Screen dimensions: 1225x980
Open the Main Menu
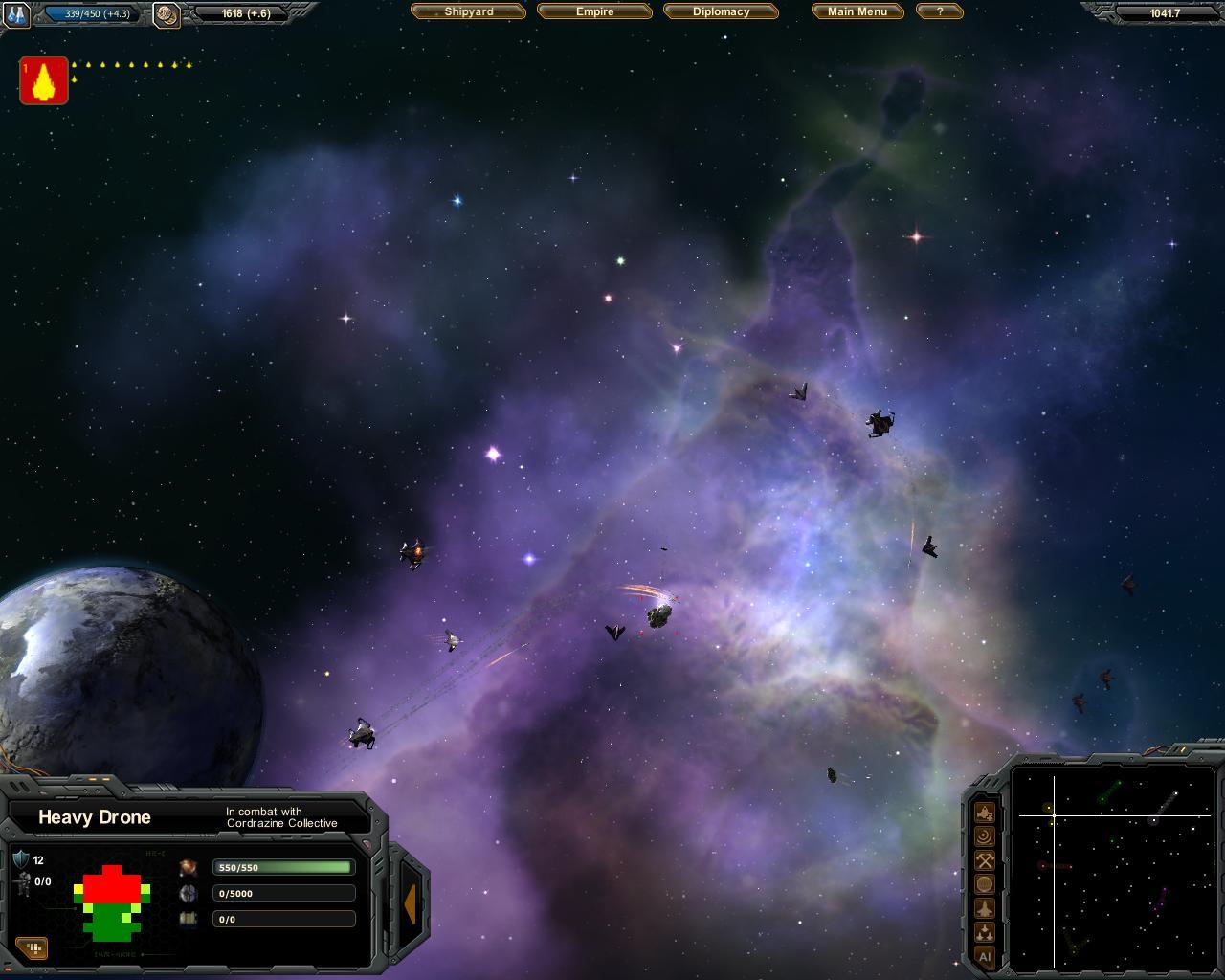point(857,11)
